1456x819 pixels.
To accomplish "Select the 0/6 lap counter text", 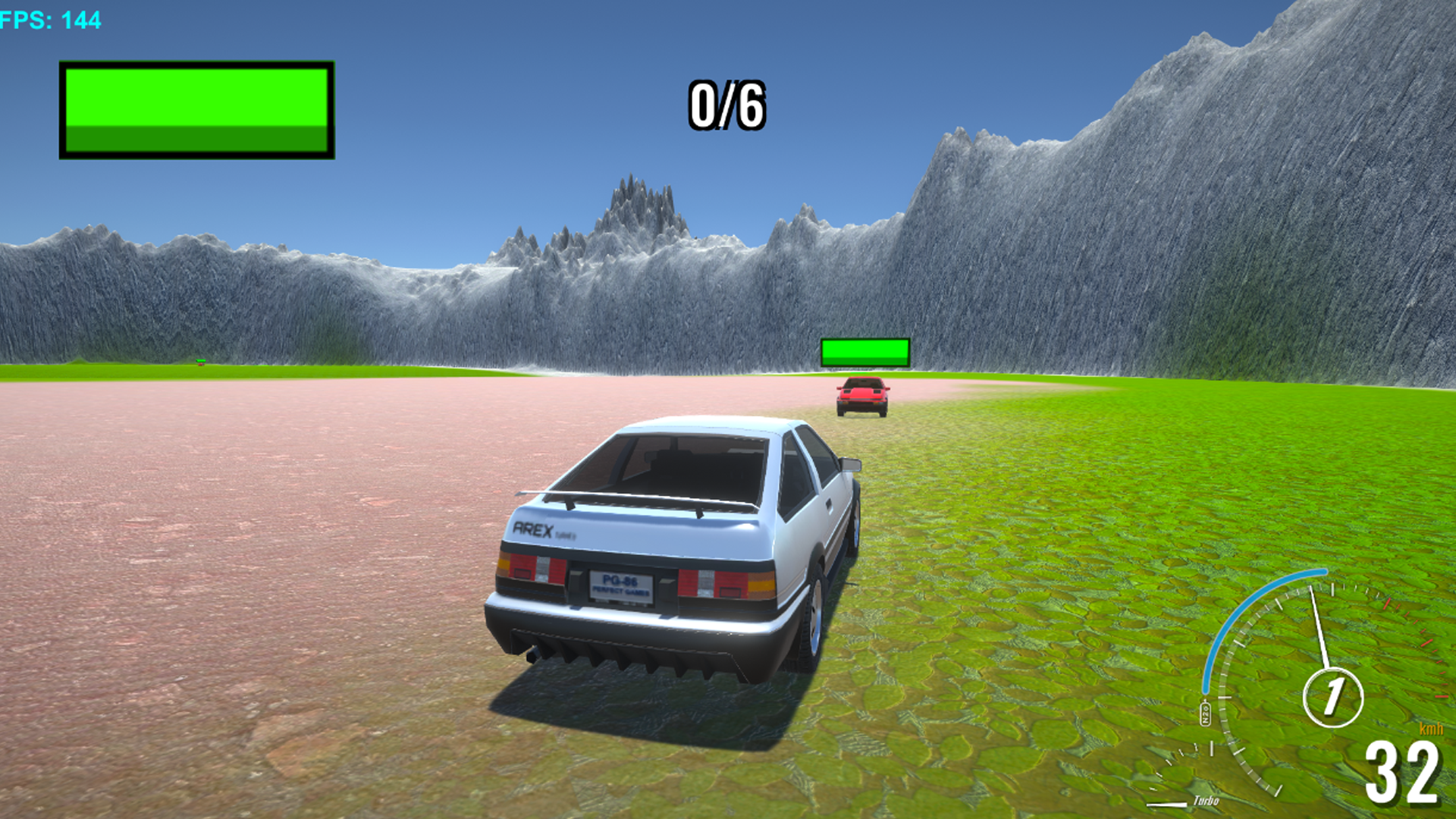I will click(726, 104).
